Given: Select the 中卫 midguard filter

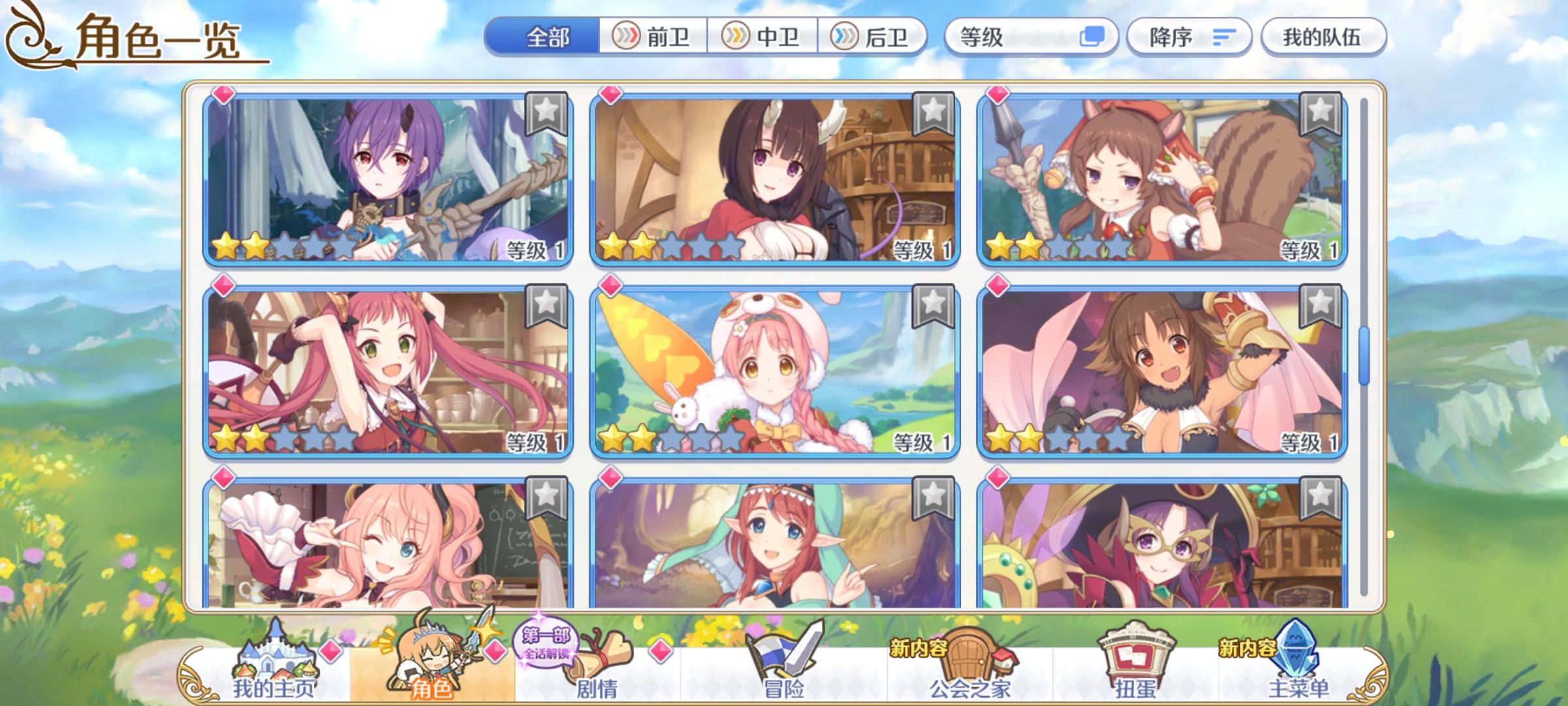Looking at the screenshot, I should pyautogui.click(x=762, y=37).
